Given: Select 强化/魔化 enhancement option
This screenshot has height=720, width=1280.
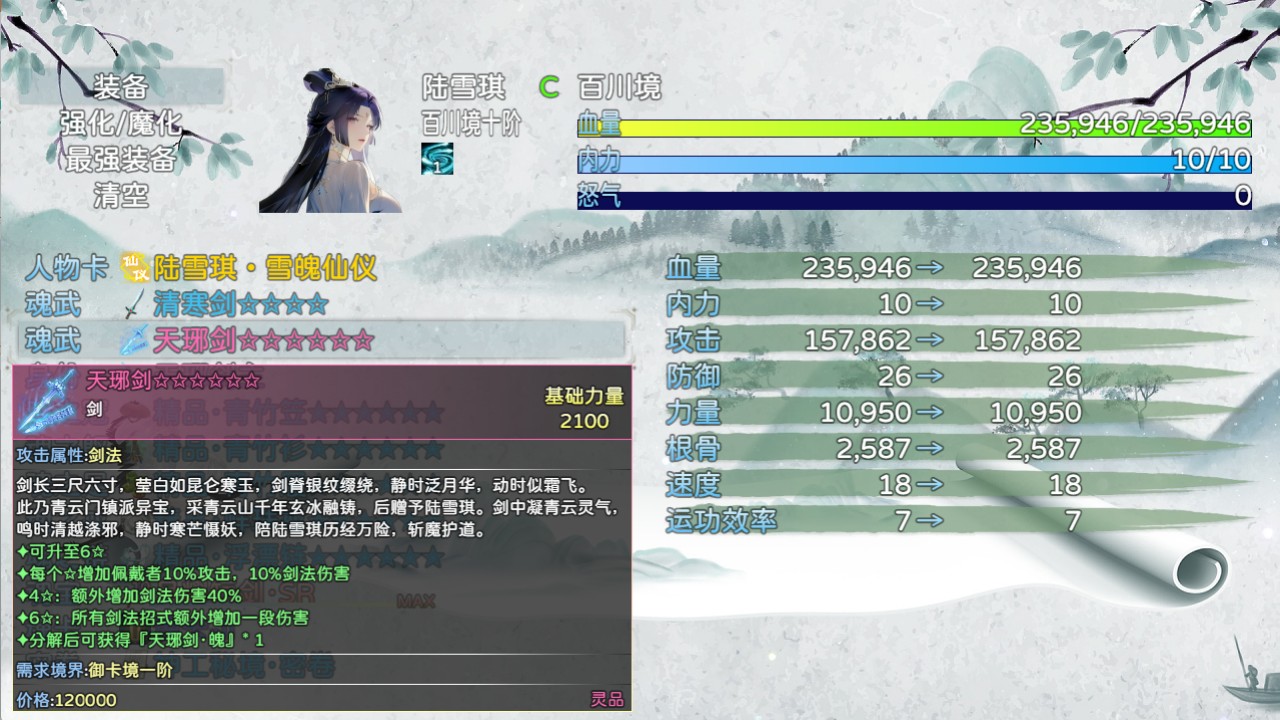Looking at the screenshot, I should click(x=121, y=123).
